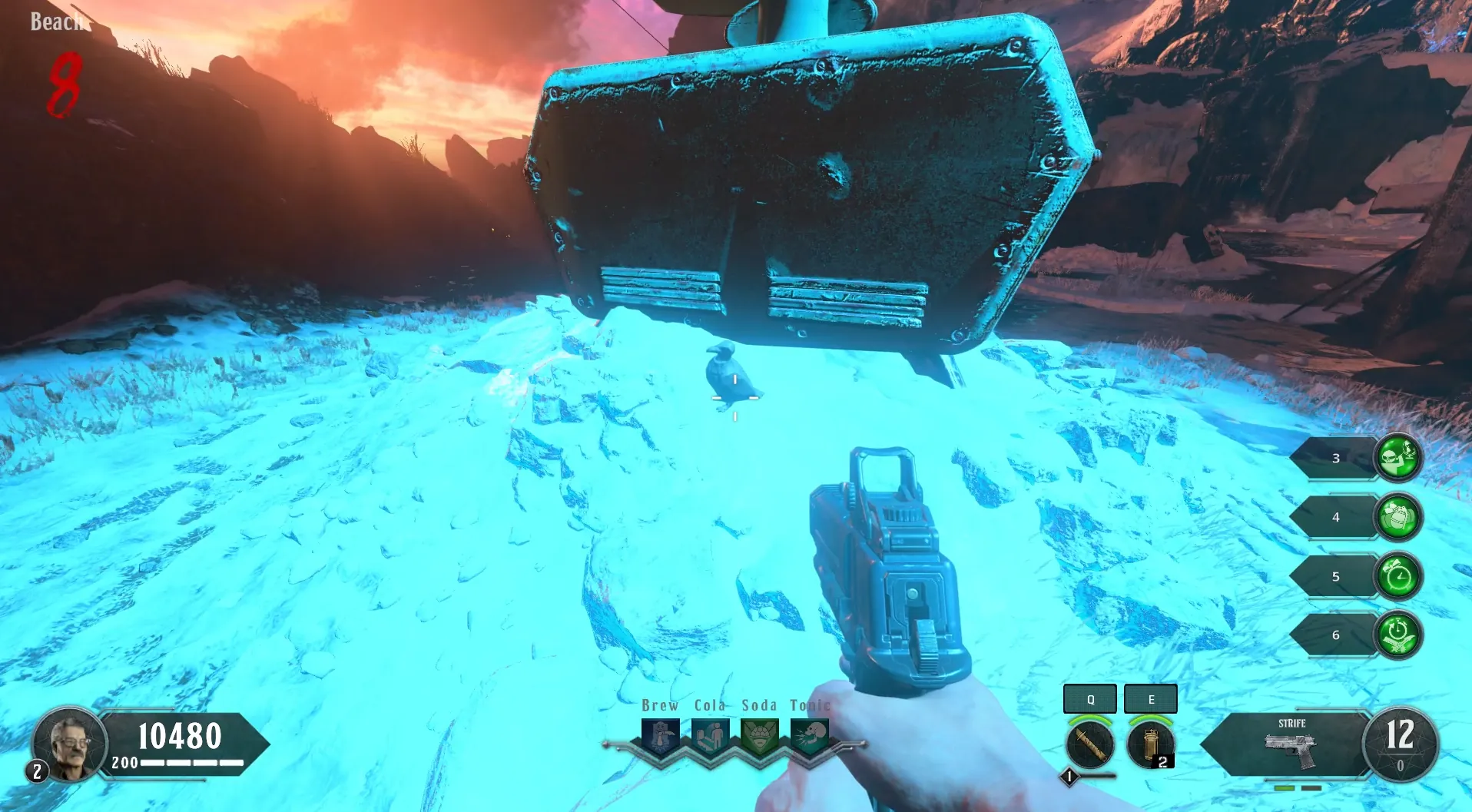Image resolution: width=1472 pixels, height=812 pixels.
Task: Click the Tonic skull perk icon
Action: pyautogui.click(x=809, y=736)
